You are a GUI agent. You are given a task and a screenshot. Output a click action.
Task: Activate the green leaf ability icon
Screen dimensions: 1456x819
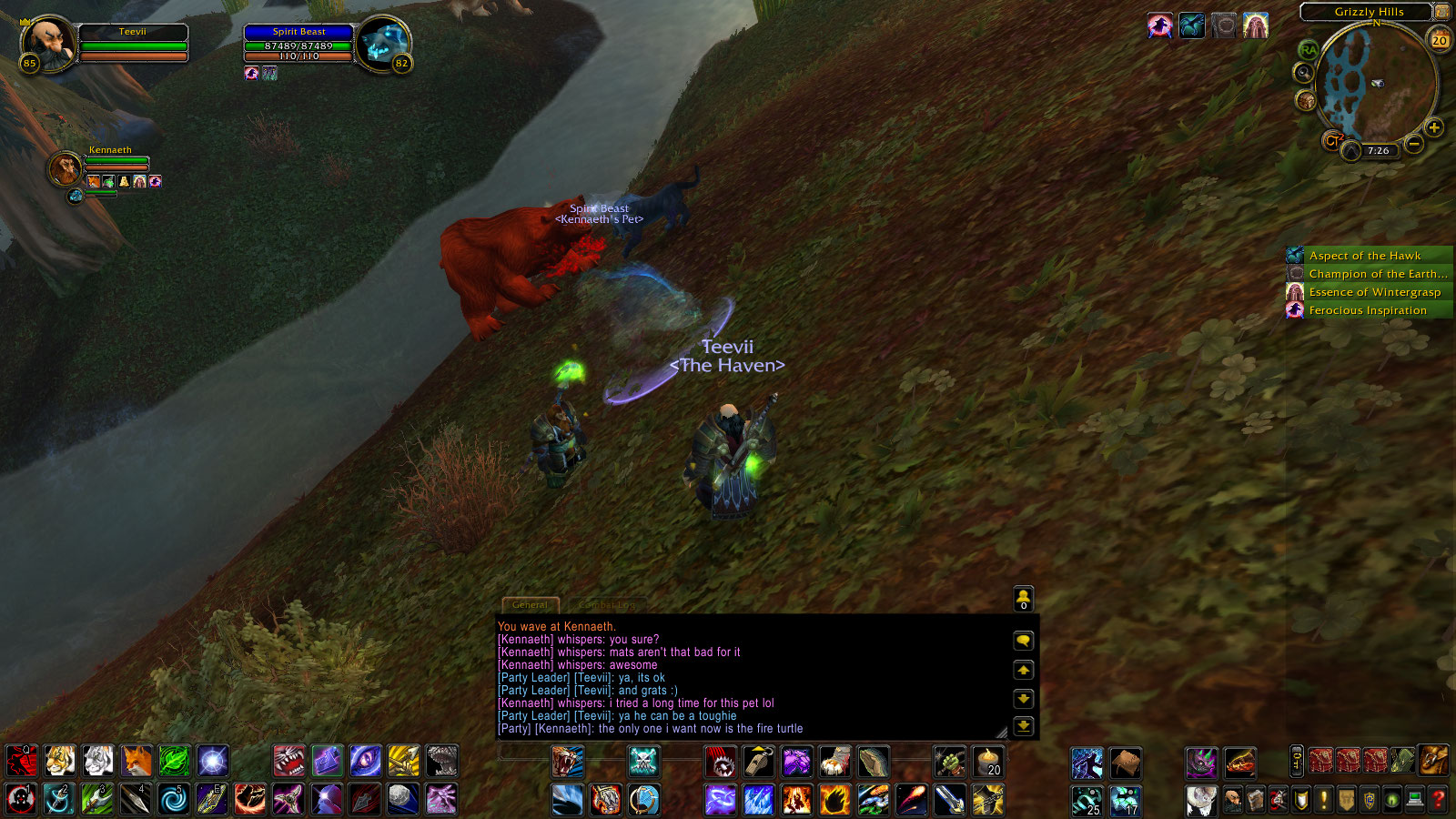coord(174,761)
